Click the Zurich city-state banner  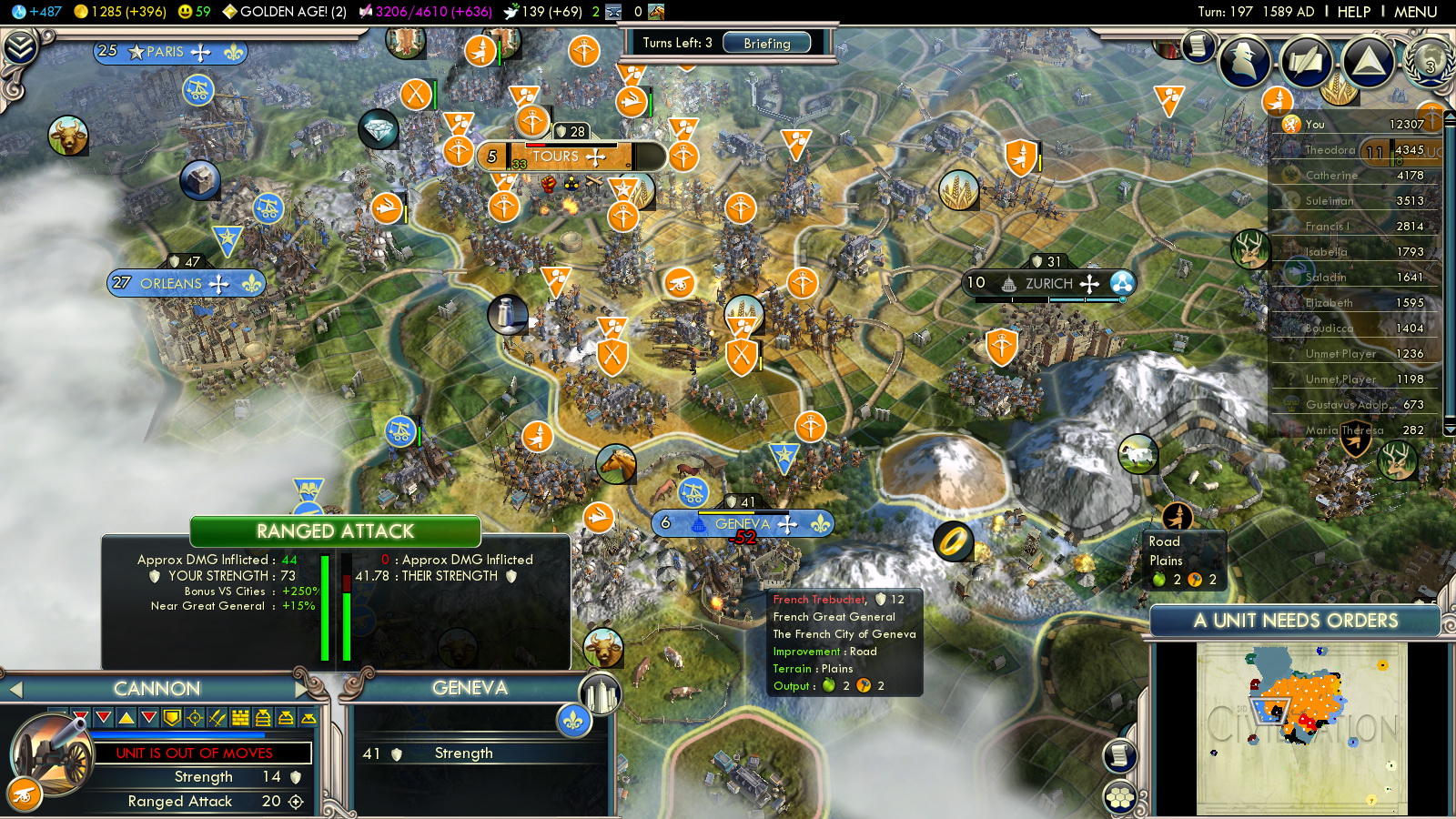(1048, 284)
